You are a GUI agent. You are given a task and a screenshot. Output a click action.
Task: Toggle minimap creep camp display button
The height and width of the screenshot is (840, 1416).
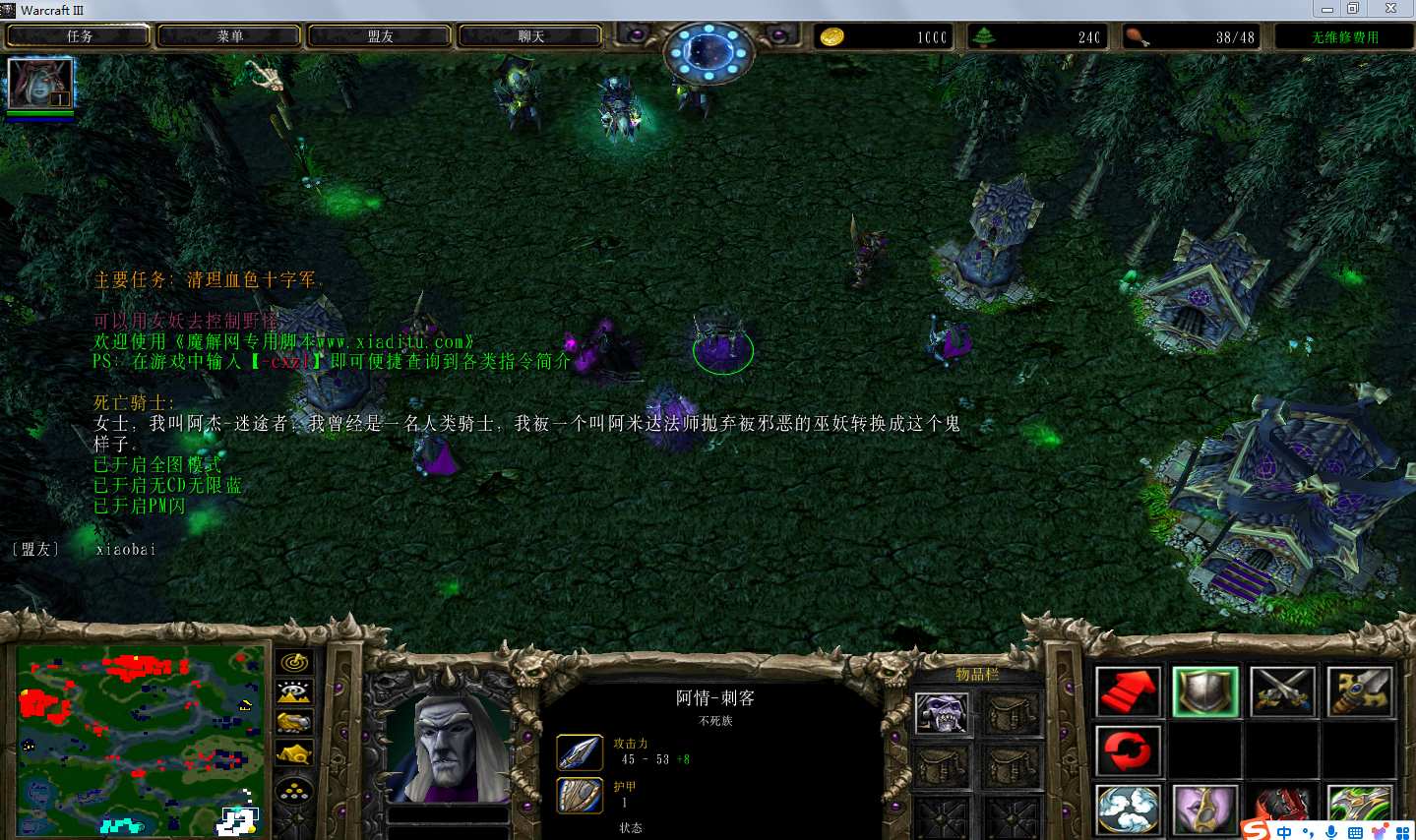(294, 755)
